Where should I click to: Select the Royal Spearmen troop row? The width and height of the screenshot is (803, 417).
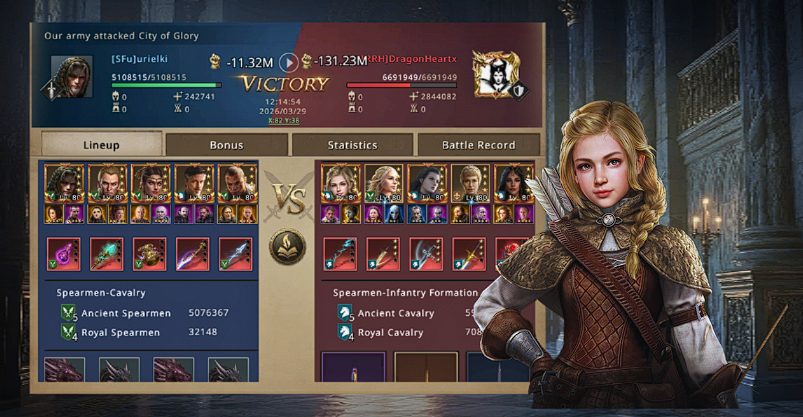tap(150, 333)
